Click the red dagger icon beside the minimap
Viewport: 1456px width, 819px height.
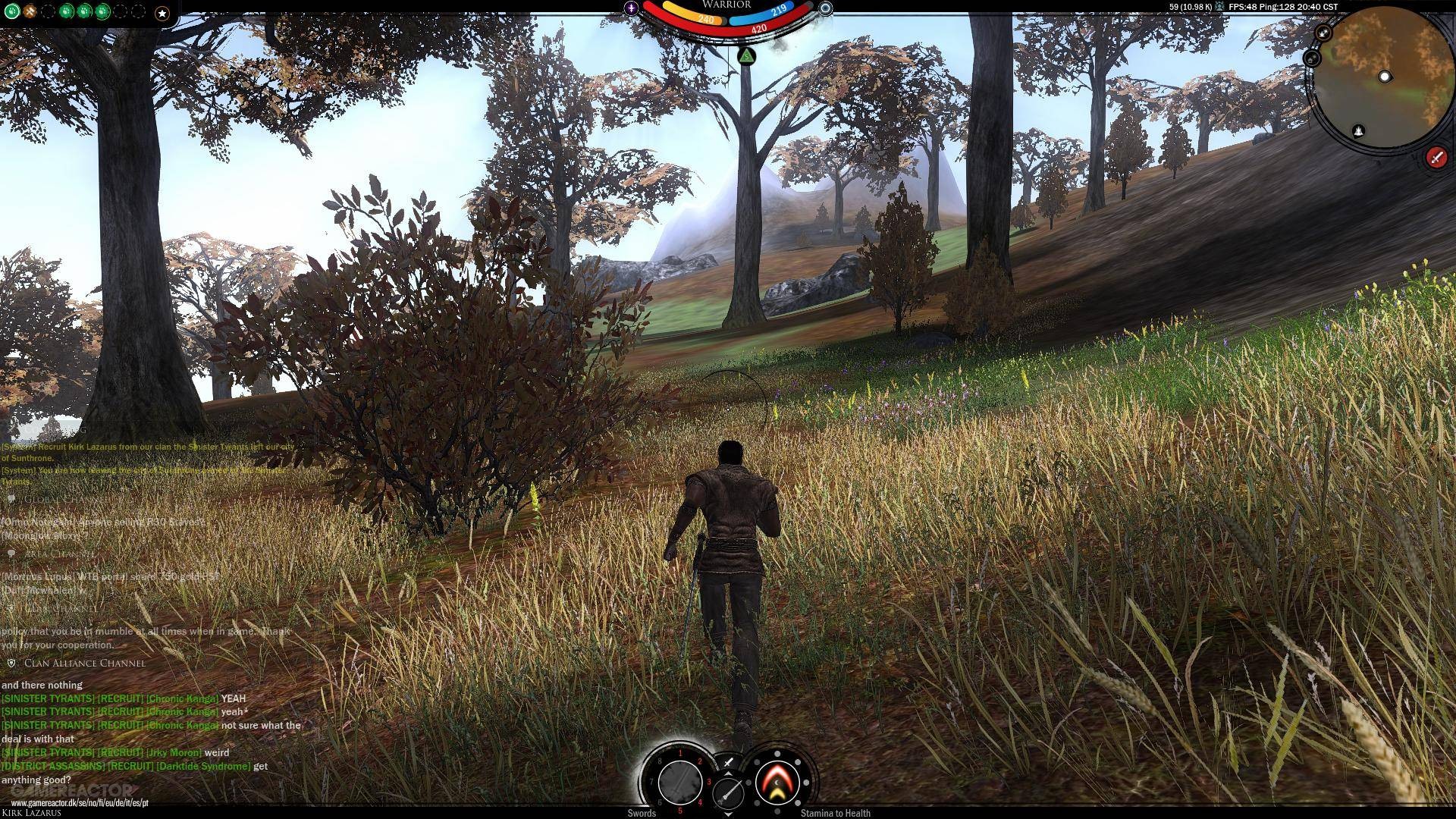pos(1436,158)
